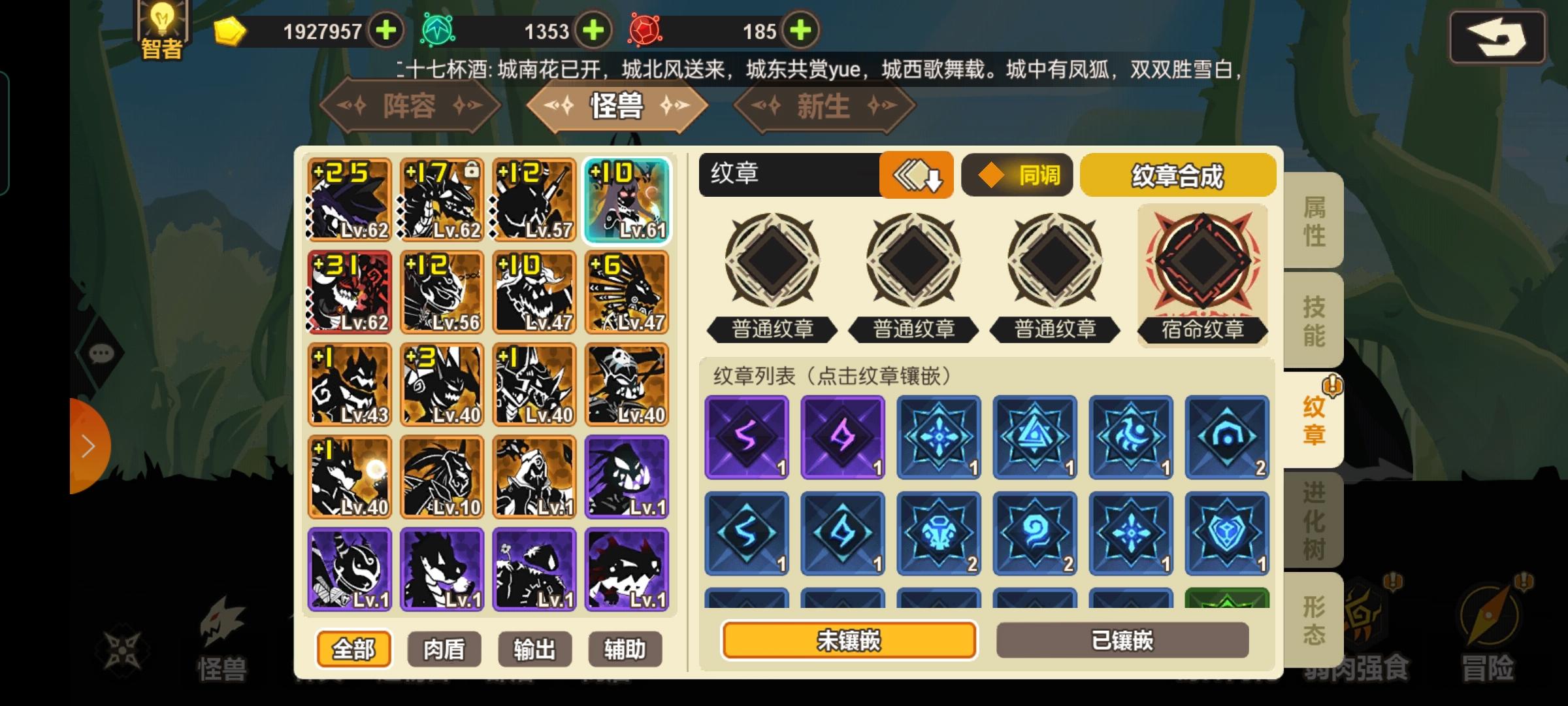Open the chat bubble icon

99,354
